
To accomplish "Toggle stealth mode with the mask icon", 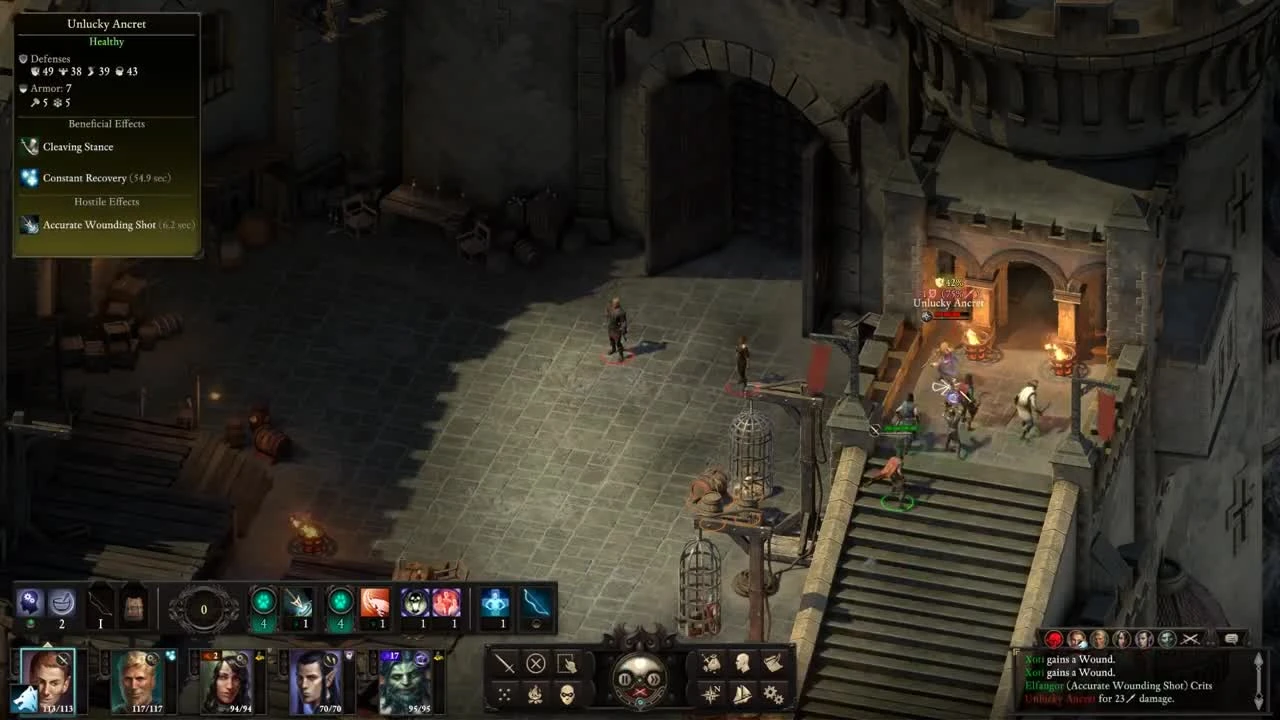I will (567, 693).
